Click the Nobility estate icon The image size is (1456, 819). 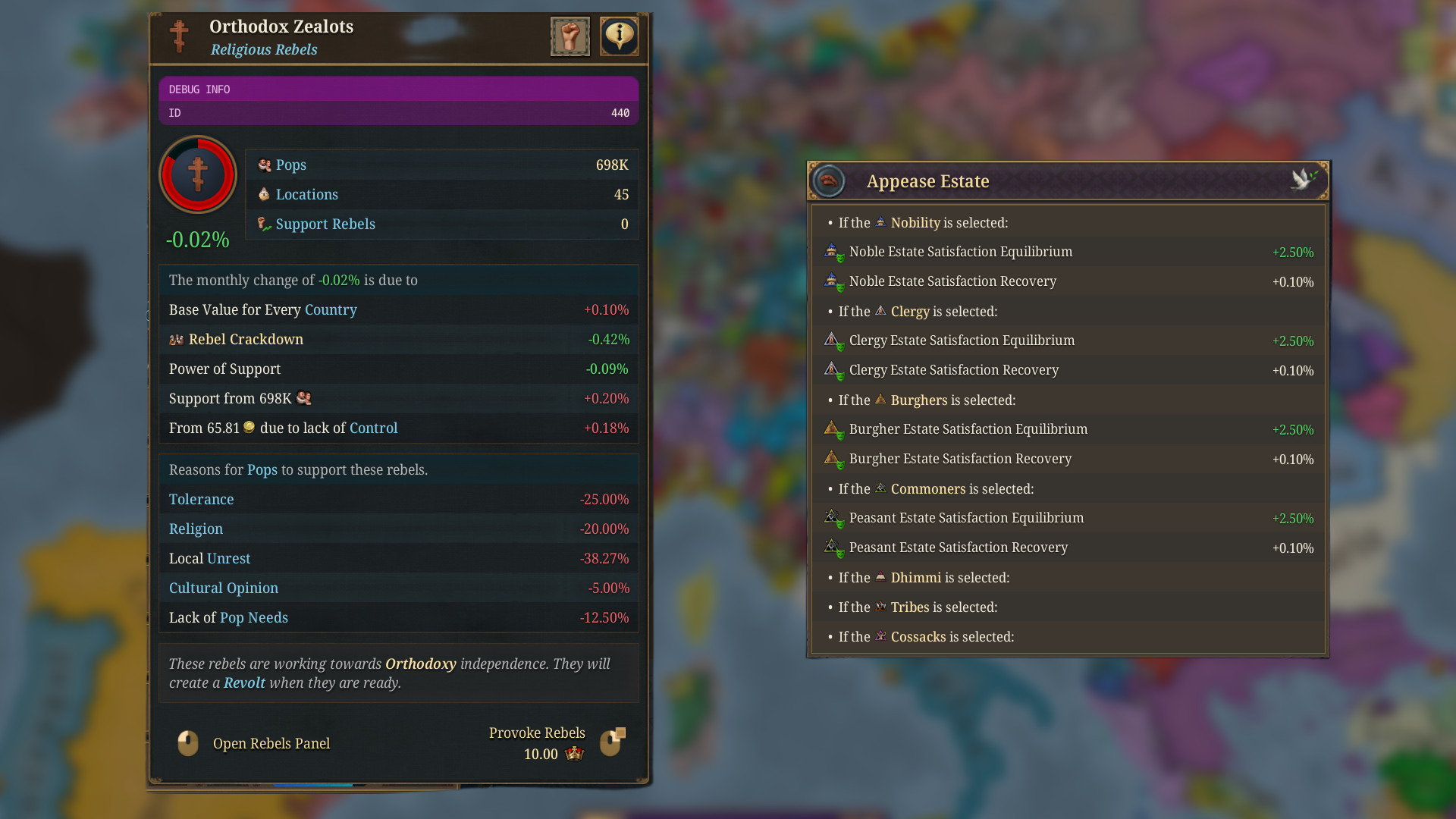(x=880, y=222)
